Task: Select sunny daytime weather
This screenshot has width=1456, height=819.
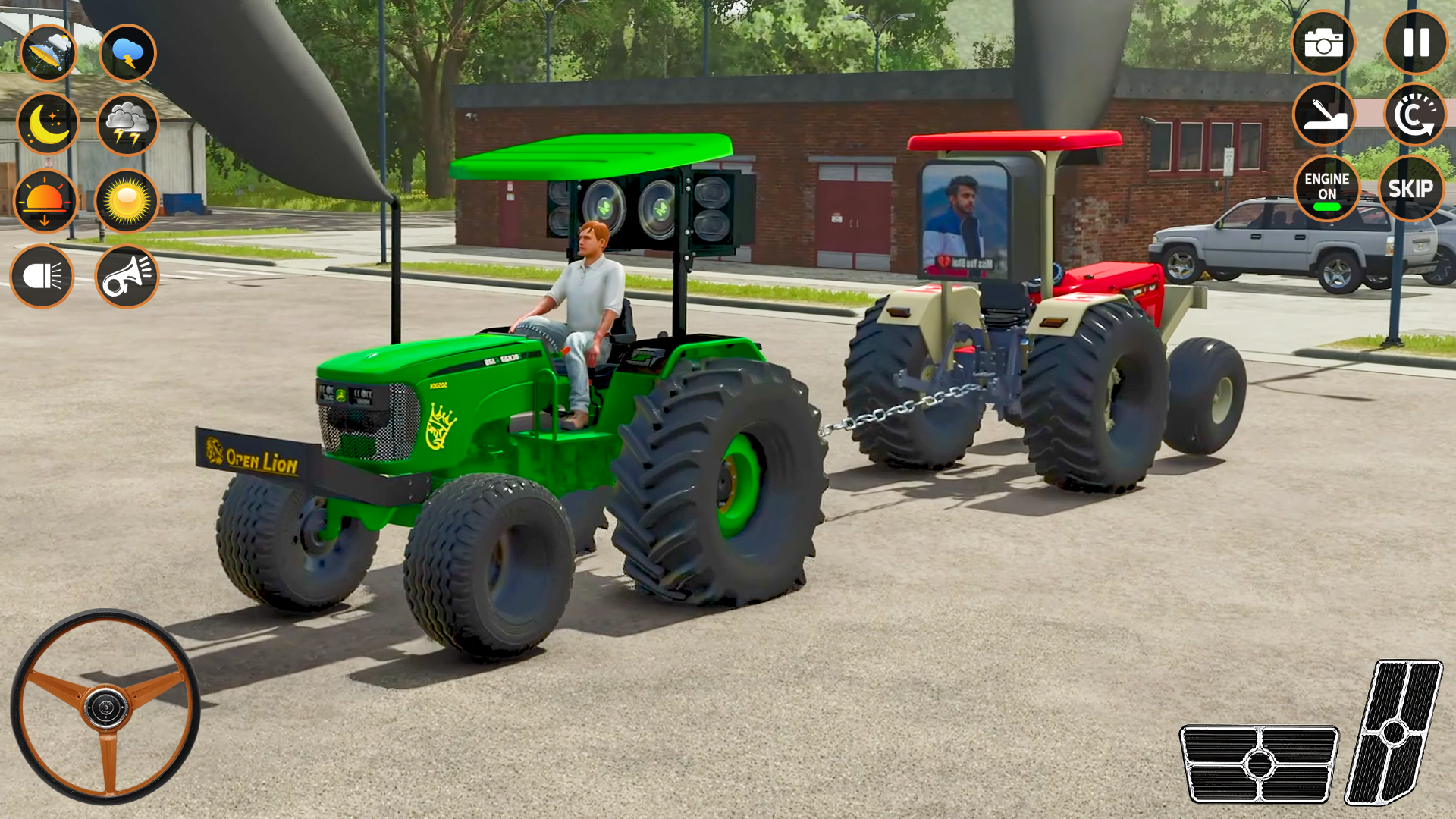Action: (x=127, y=201)
